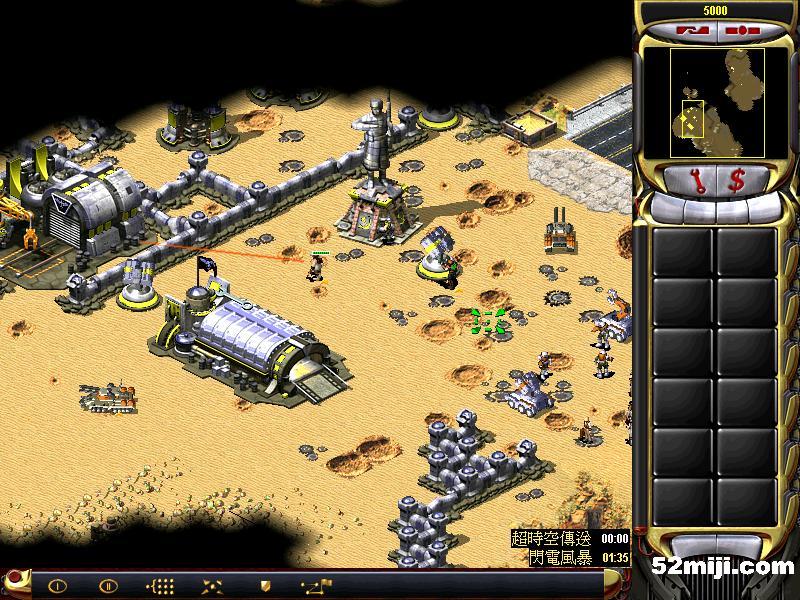Screen dimensions: 800x600
Task: Click the unit with green selection brackets
Action: point(488,321)
